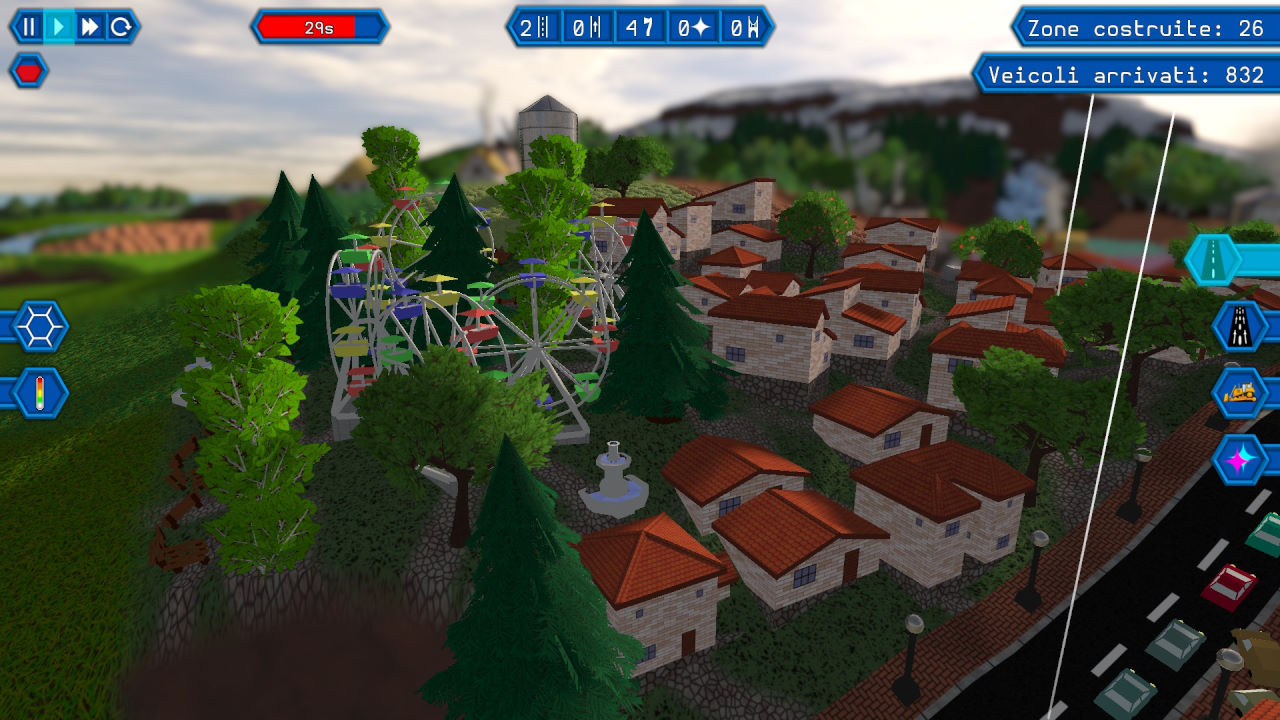Choose the multi-lane highway build tool
The image size is (1280, 720).
click(1241, 326)
